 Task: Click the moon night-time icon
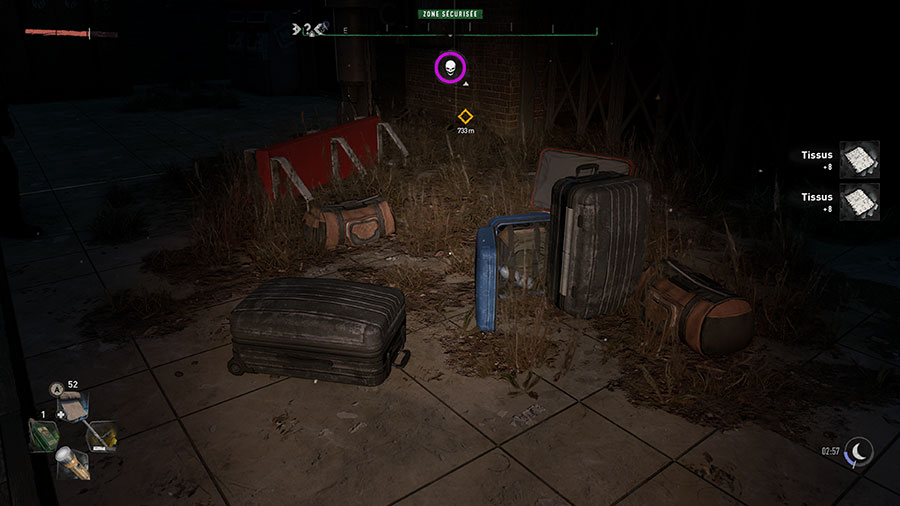[x=859, y=451]
